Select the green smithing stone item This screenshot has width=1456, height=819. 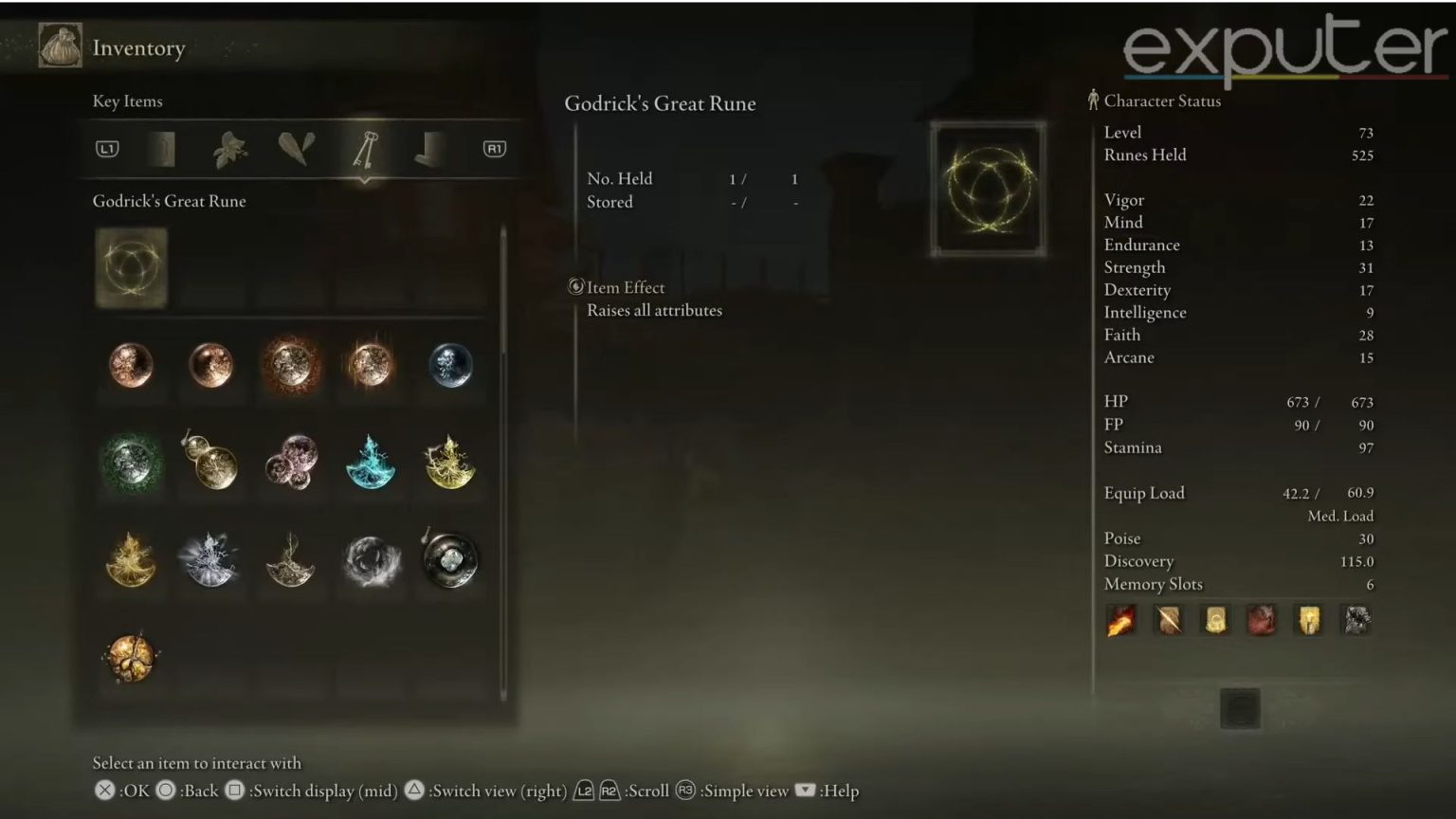pyautogui.click(x=131, y=464)
